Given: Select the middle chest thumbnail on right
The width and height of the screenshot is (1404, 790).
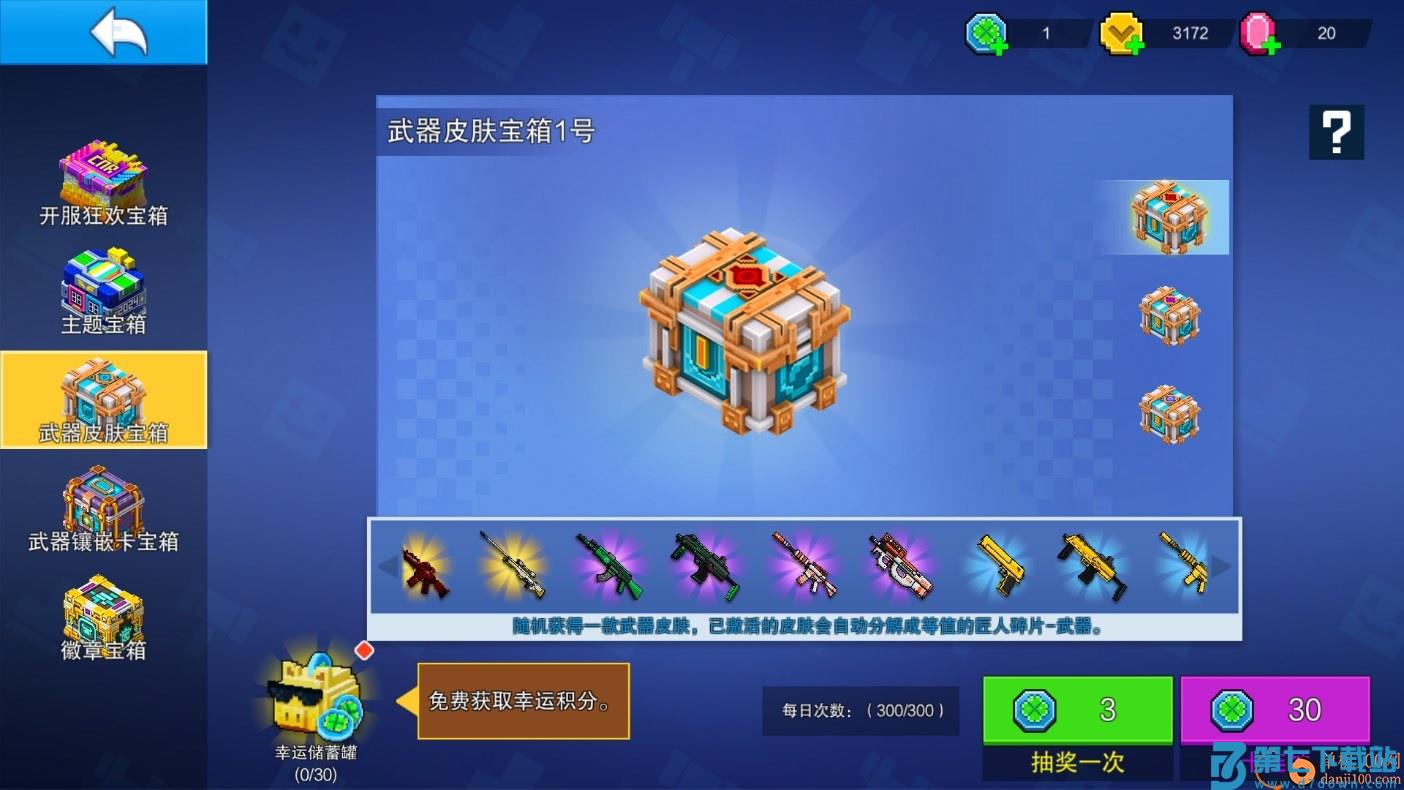Looking at the screenshot, I should tap(1168, 317).
